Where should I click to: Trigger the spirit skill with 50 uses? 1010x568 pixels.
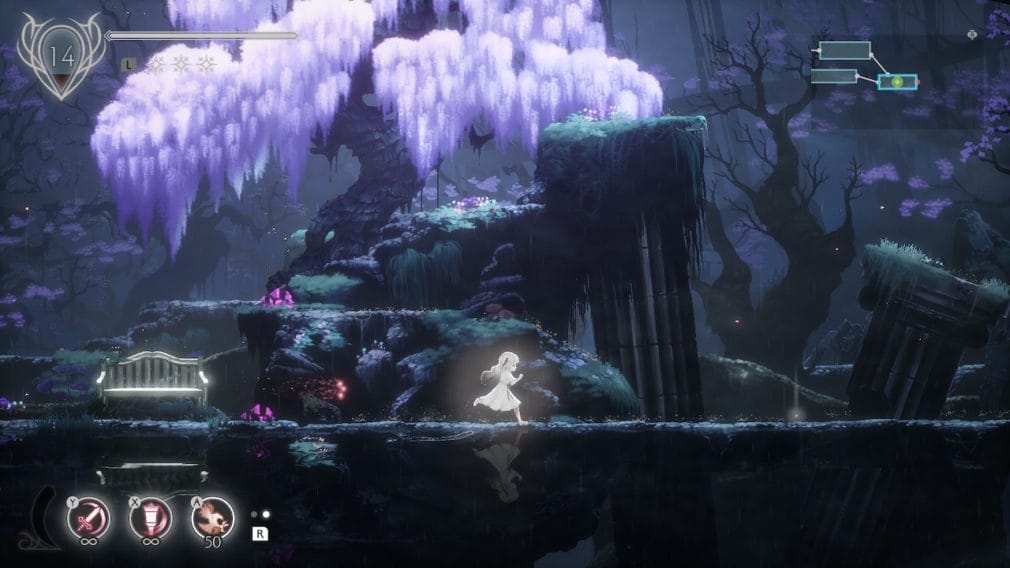pyautogui.click(x=212, y=517)
